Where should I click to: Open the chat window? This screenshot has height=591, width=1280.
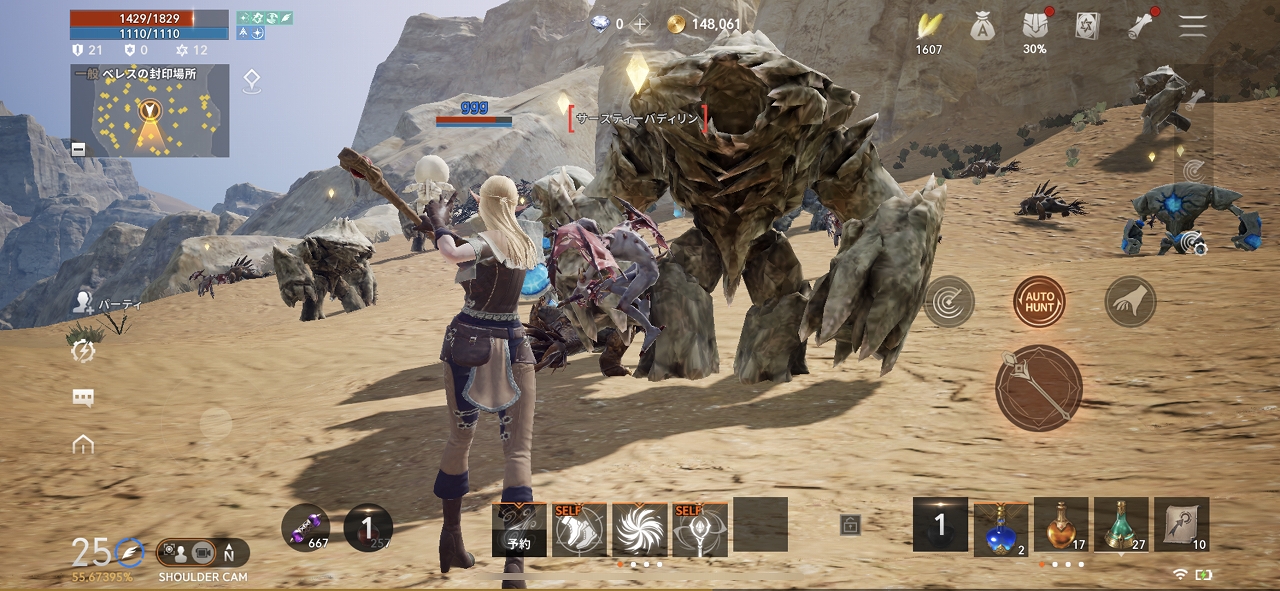click(x=83, y=397)
